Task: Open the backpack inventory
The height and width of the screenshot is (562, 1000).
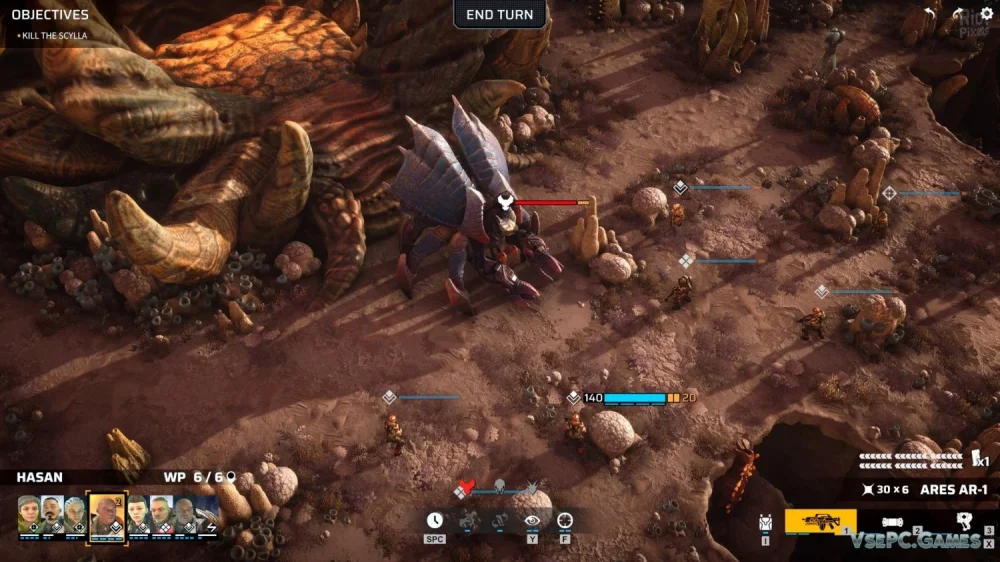Action: (766, 522)
